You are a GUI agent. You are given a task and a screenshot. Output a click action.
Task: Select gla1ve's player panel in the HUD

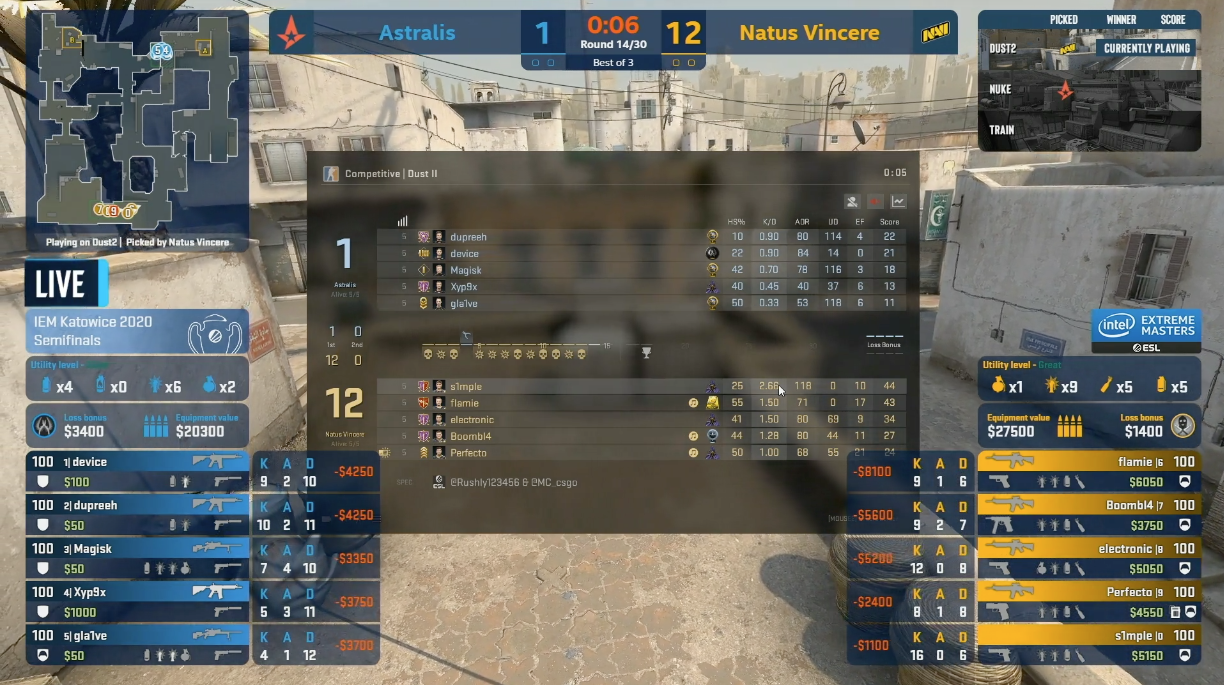(137, 645)
